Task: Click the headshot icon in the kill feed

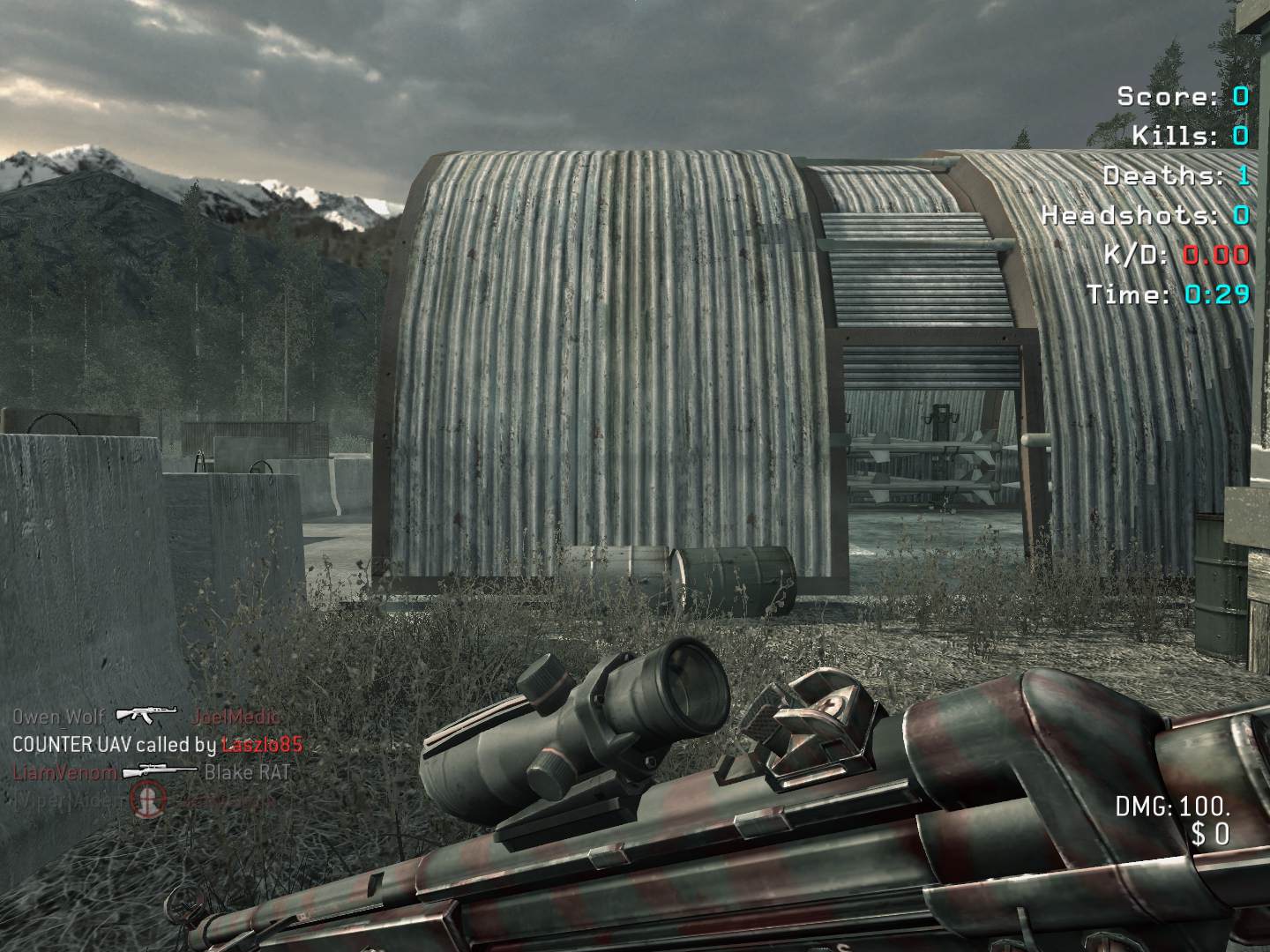Action: click(148, 799)
